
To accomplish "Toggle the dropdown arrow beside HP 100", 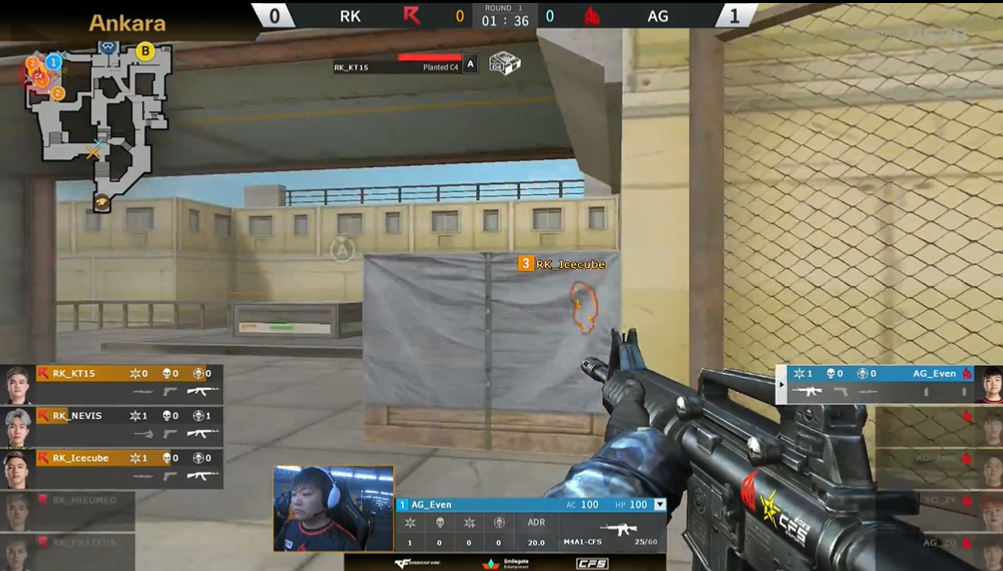I will coord(659,505).
